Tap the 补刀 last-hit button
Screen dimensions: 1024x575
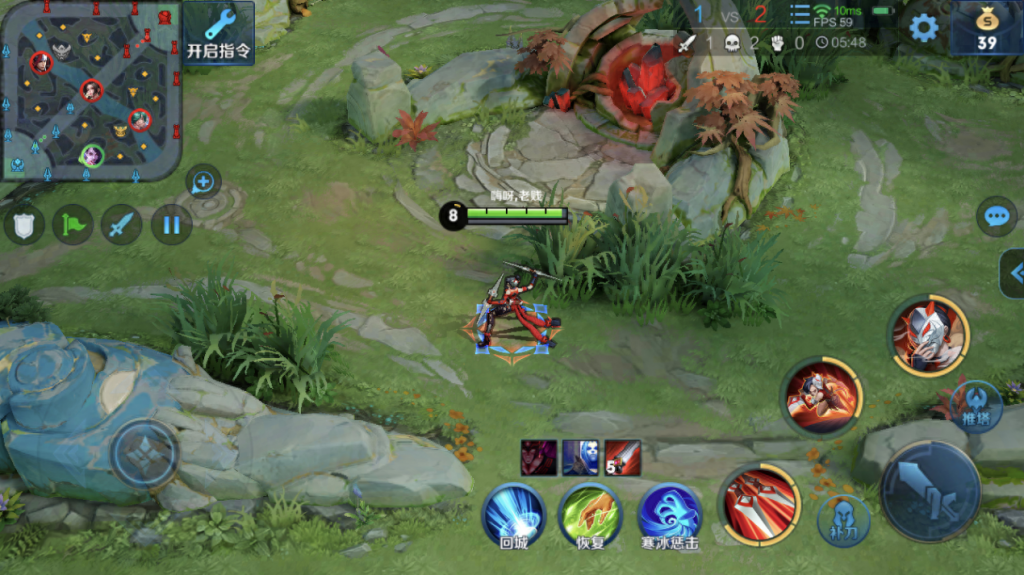844,521
